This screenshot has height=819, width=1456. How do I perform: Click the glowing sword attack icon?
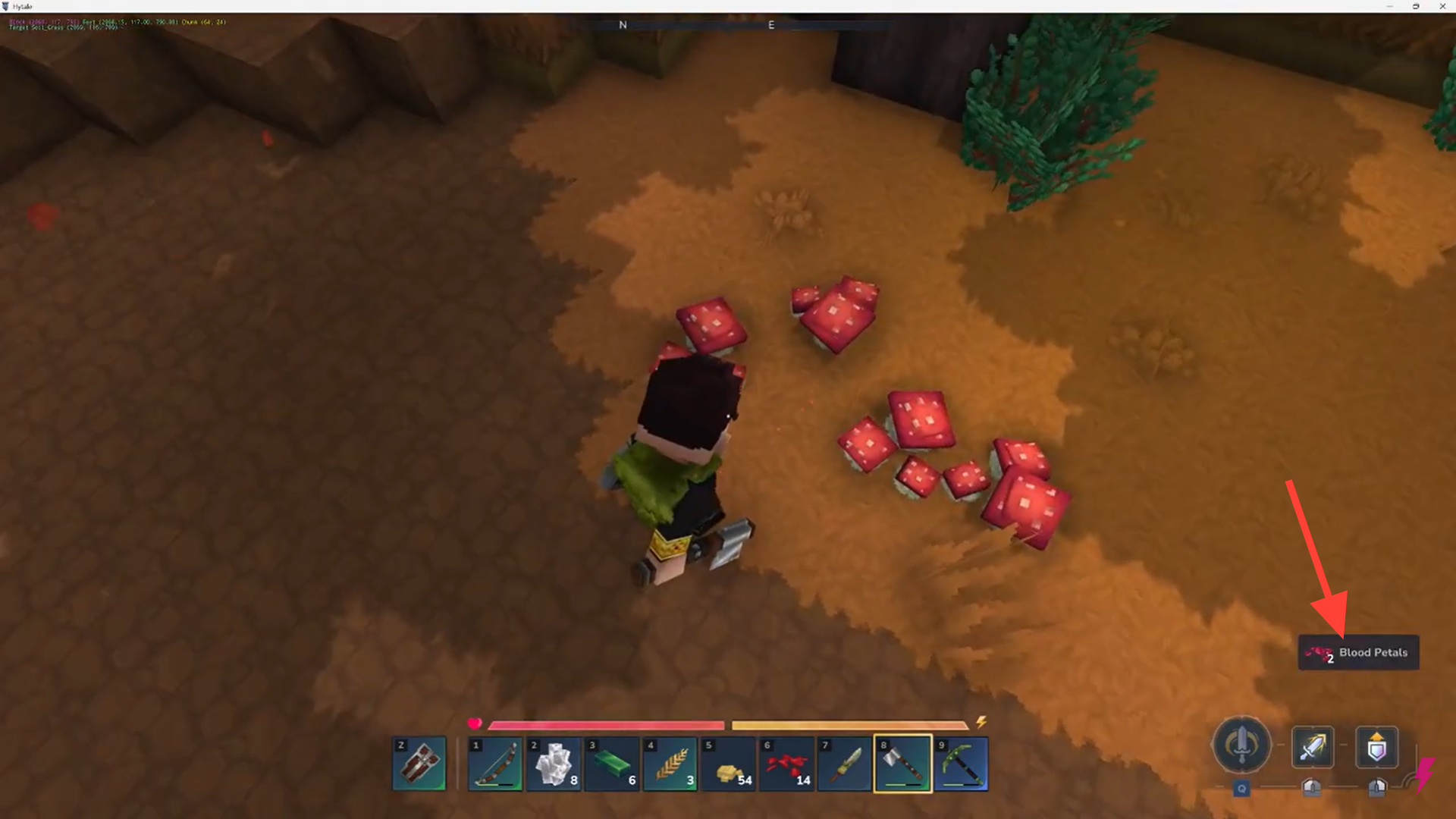[x=1312, y=746]
